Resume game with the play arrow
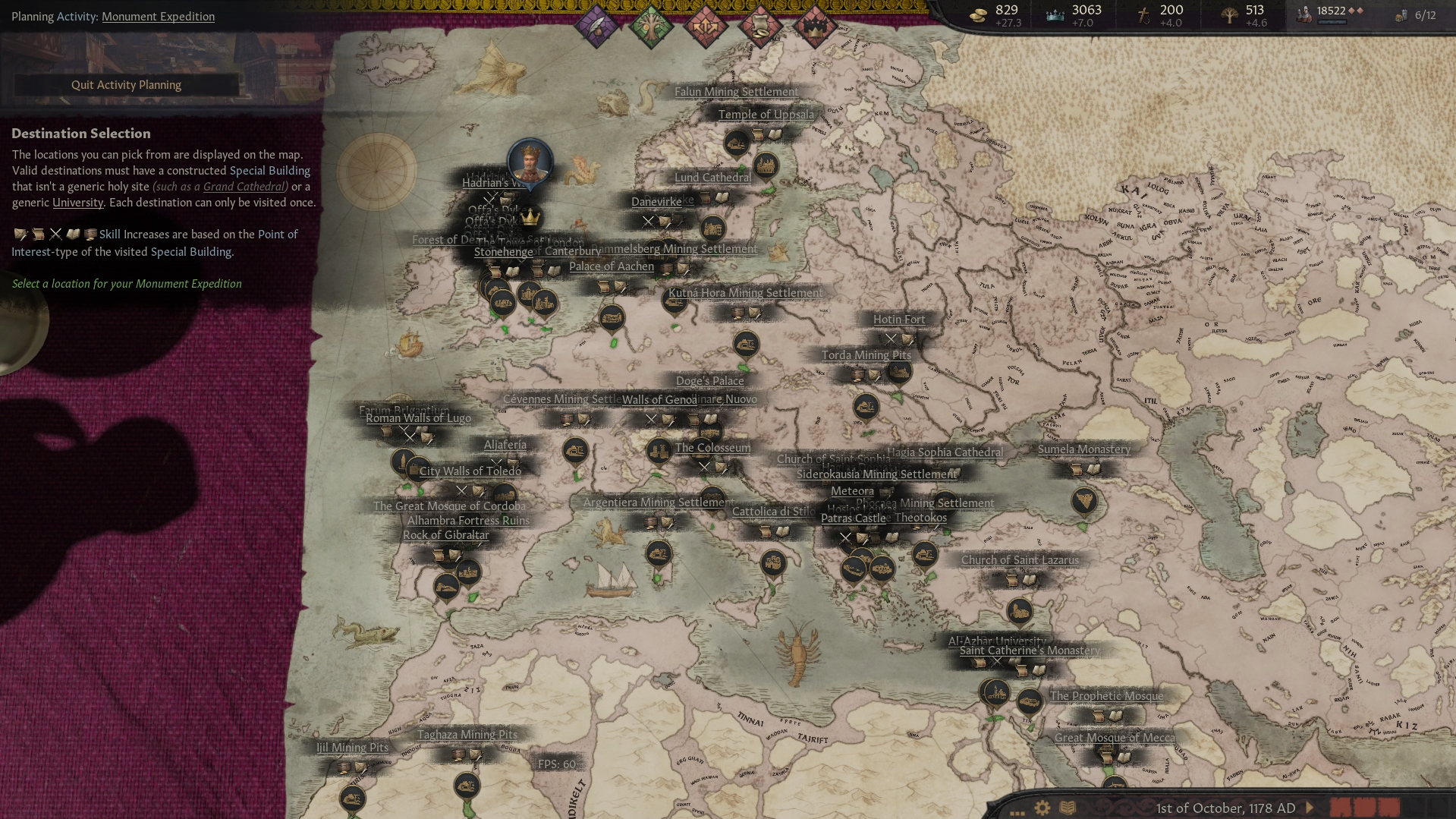This screenshot has height=819, width=1456. (x=1309, y=808)
